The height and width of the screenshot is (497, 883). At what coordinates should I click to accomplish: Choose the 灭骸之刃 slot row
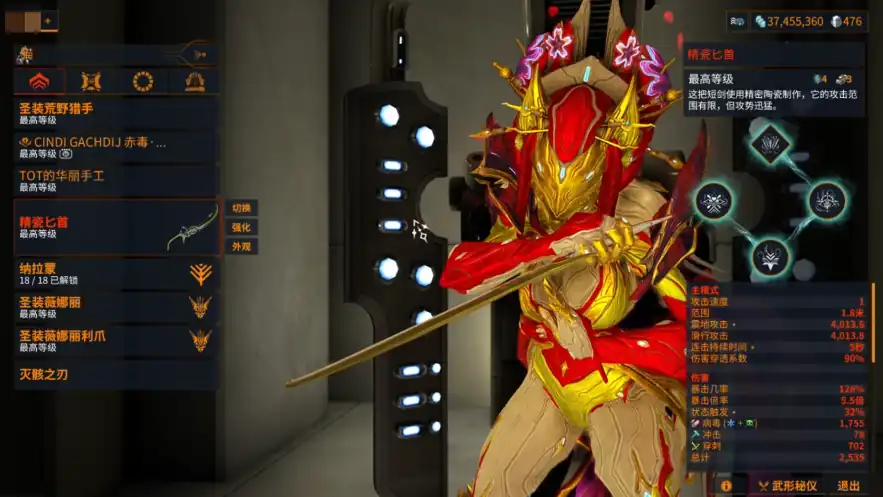point(115,375)
